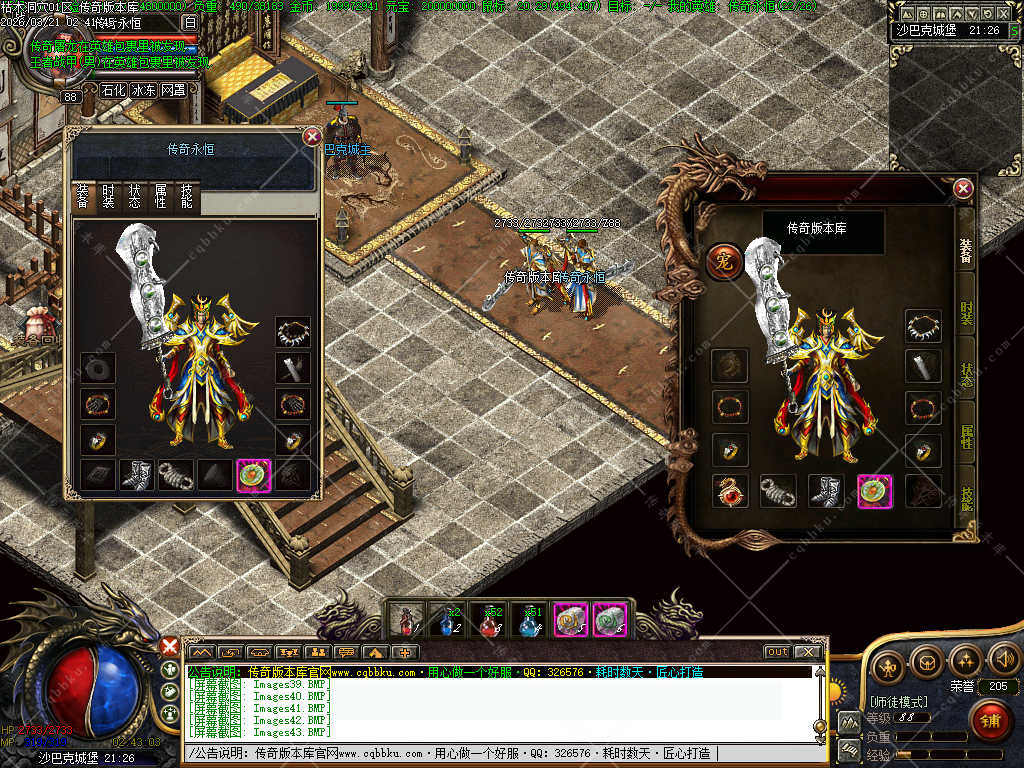Open the red 铺 shop button

tap(990, 720)
